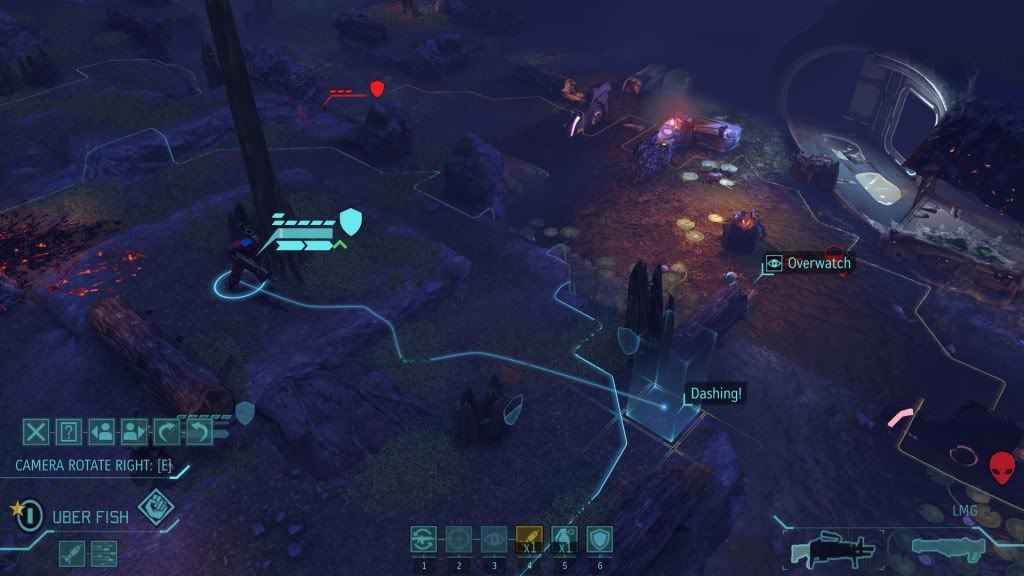Open the question mark help button
The width and height of the screenshot is (1024, 576).
(x=68, y=432)
